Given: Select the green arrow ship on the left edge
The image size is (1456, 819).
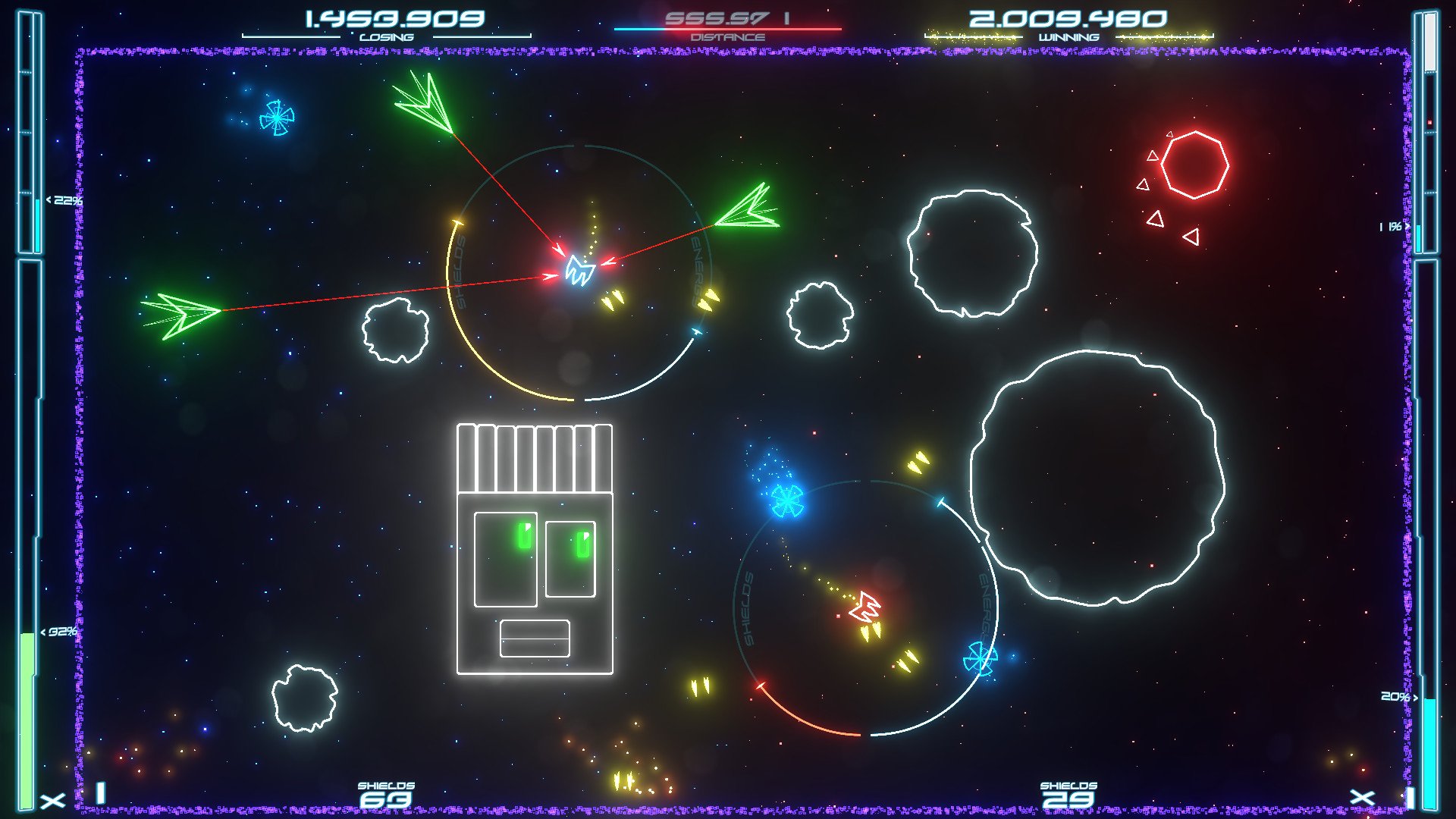Looking at the screenshot, I should (x=182, y=315).
